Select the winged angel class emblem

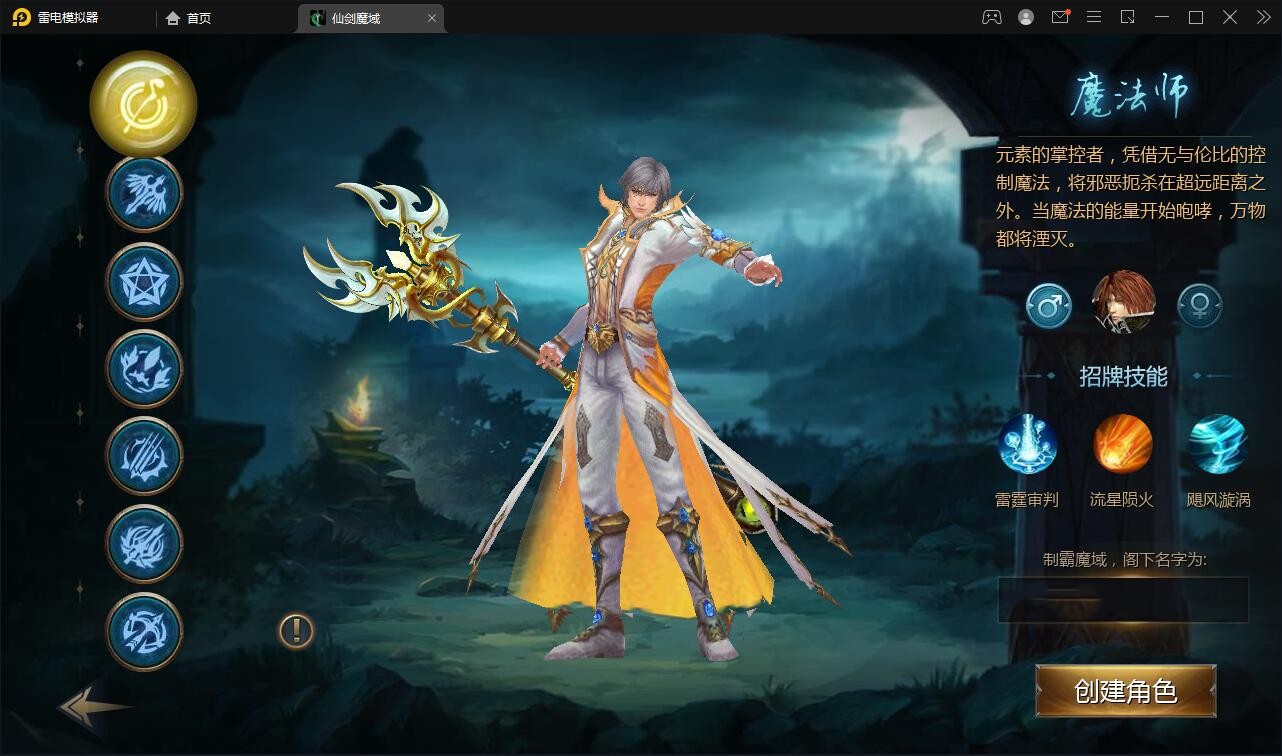(x=143, y=192)
